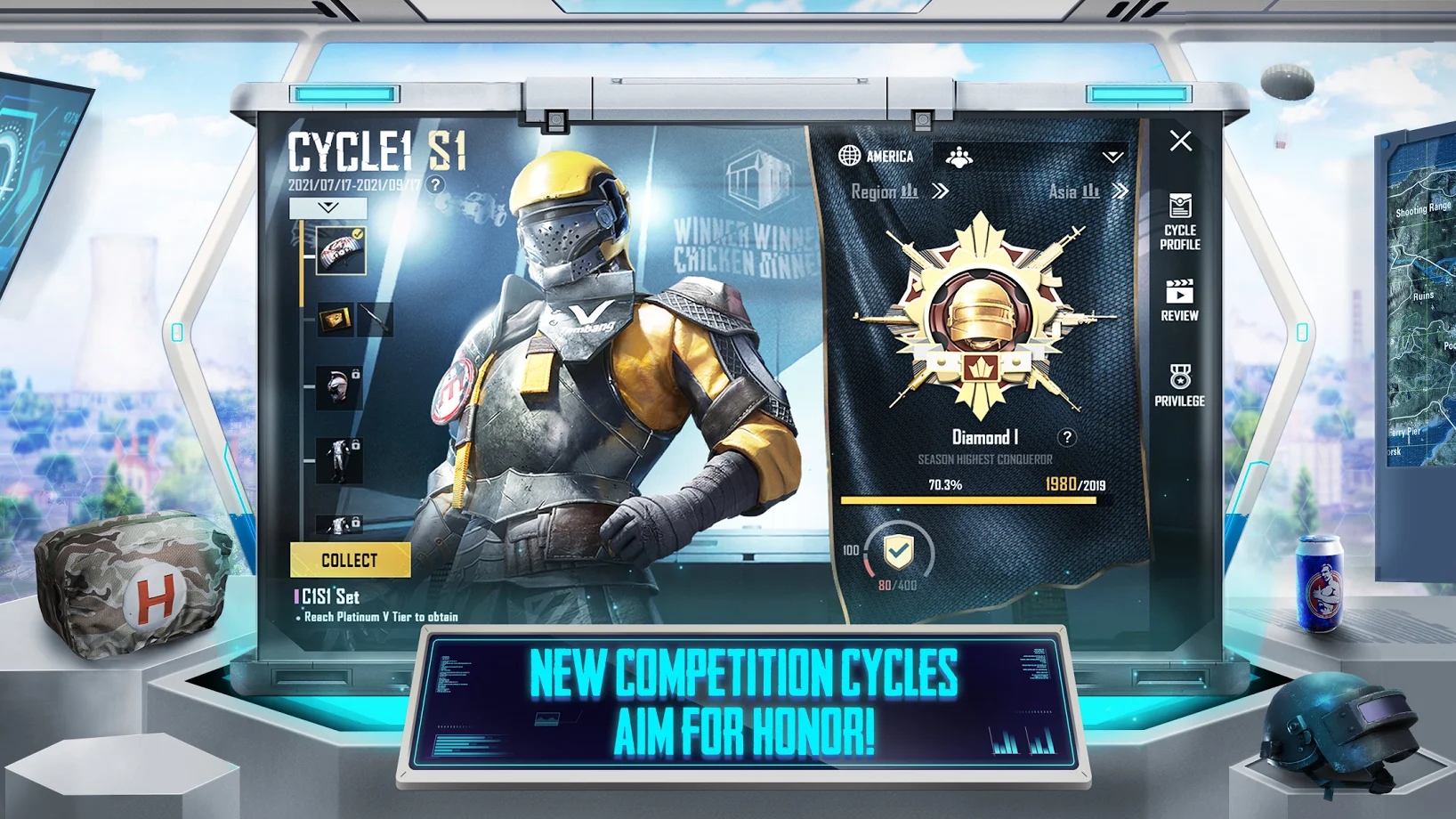Screen dimensions: 1456x819
Task: Select the knife weapon reward thumbnail
Action: point(375,318)
